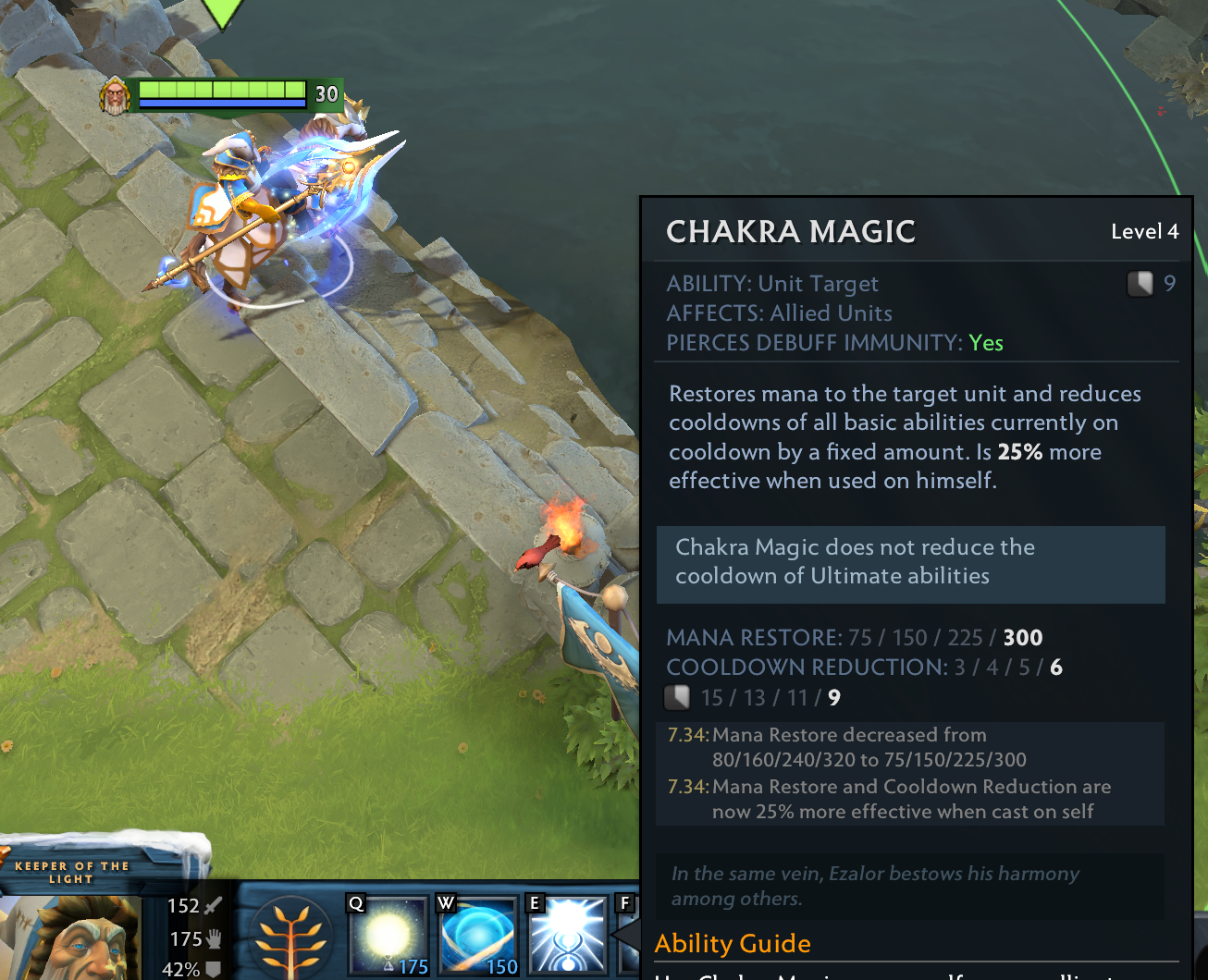This screenshot has width=1208, height=980.
Task: Cast Illuminate with the Q ability icon
Action: [x=388, y=936]
